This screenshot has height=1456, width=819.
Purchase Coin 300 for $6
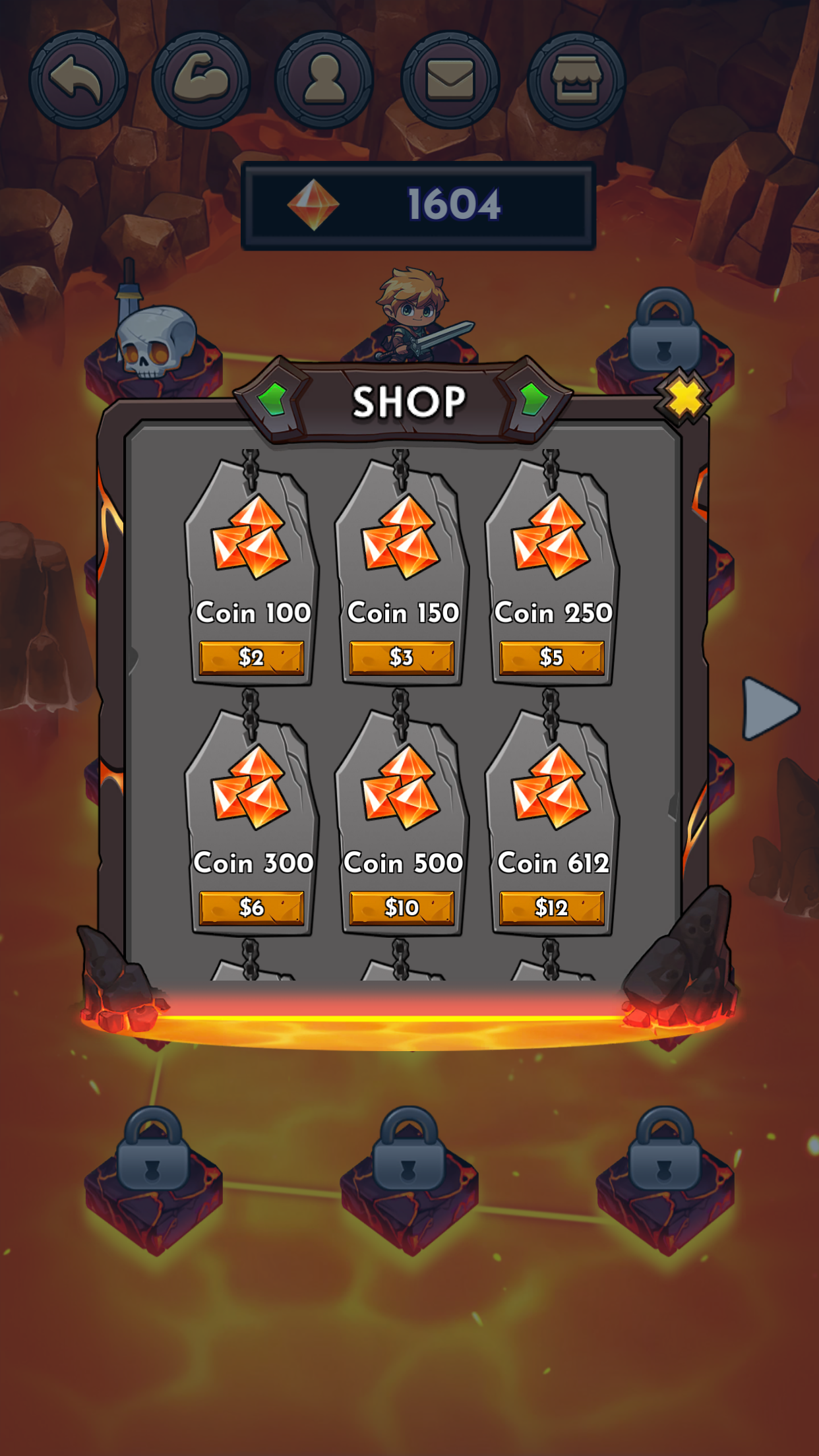[251, 908]
